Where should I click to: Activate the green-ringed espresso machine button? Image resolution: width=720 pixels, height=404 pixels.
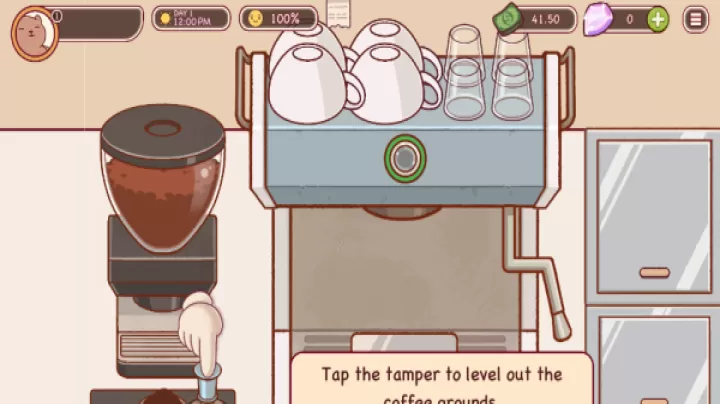pyautogui.click(x=404, y=158)
